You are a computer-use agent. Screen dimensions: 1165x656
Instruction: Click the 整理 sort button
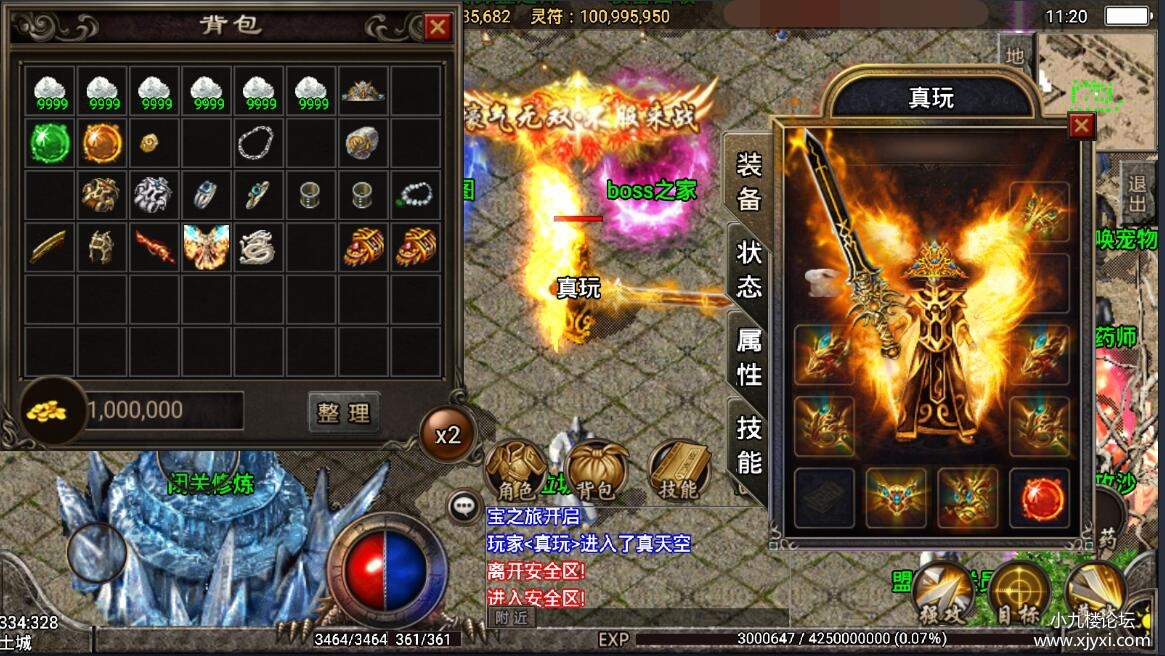point(344,412)
